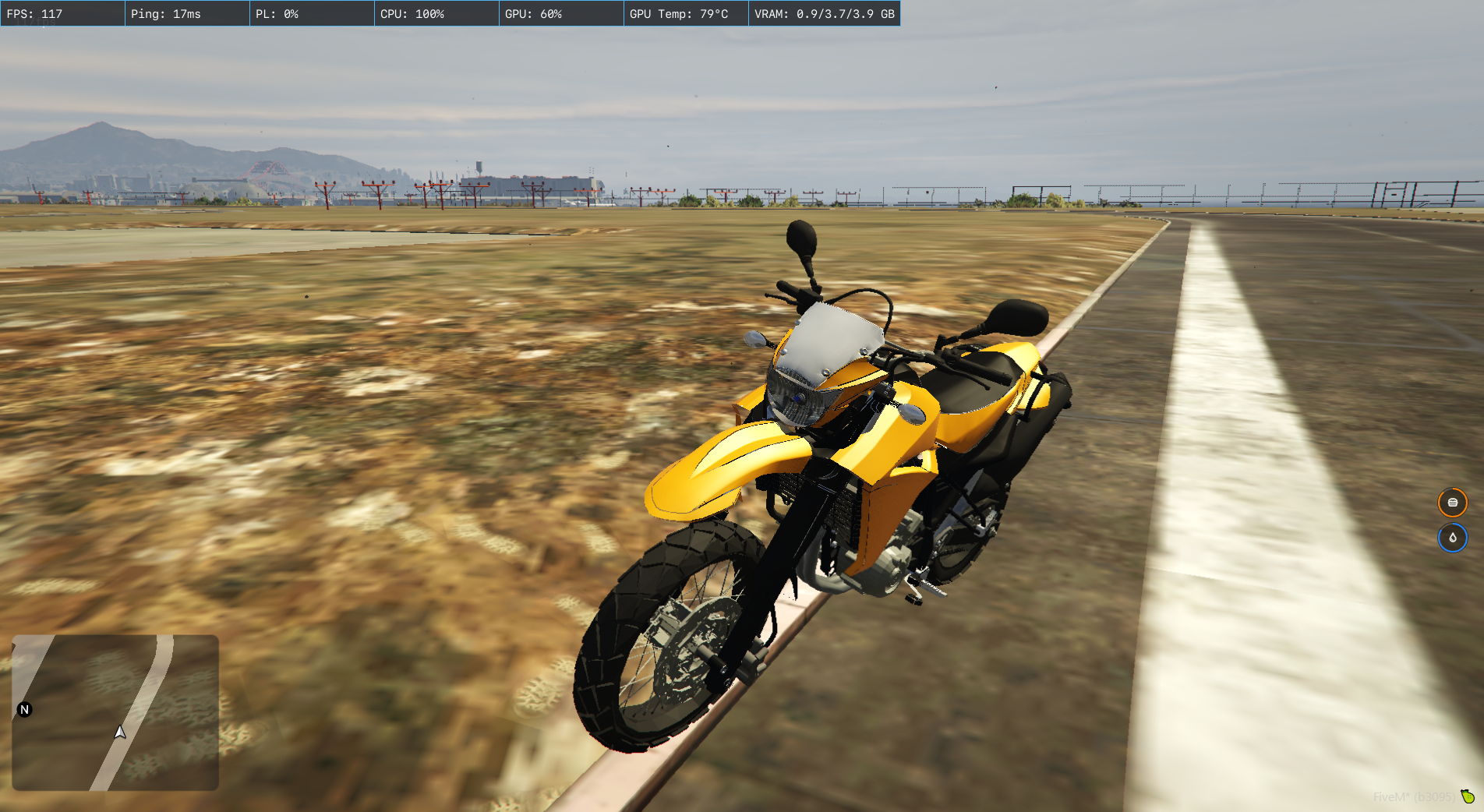Click the north marker on the minimap
The image size is (1484, 812).
point(24,709)
